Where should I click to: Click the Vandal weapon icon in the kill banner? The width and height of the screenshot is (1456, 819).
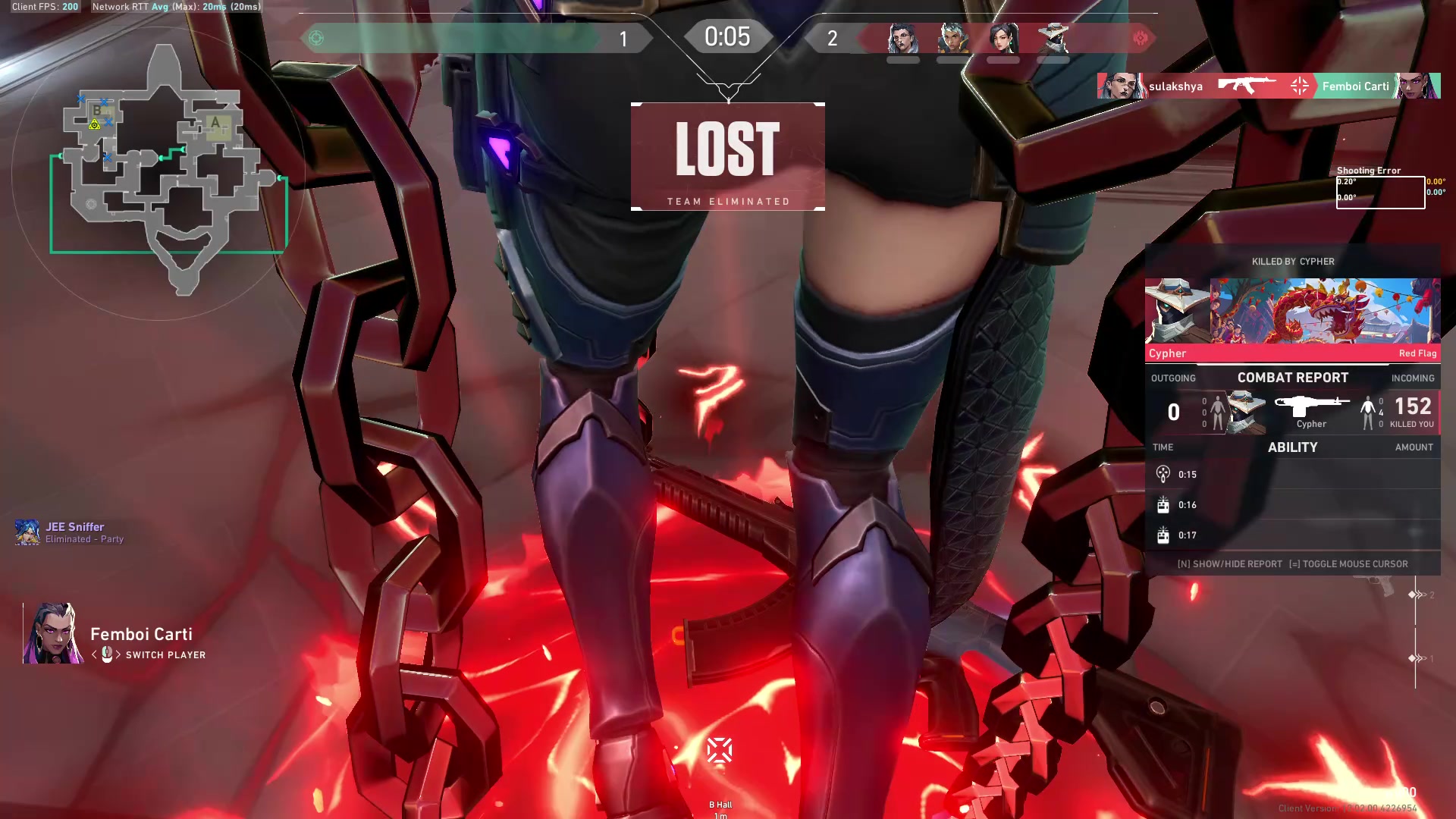(x=1247, y=86)
